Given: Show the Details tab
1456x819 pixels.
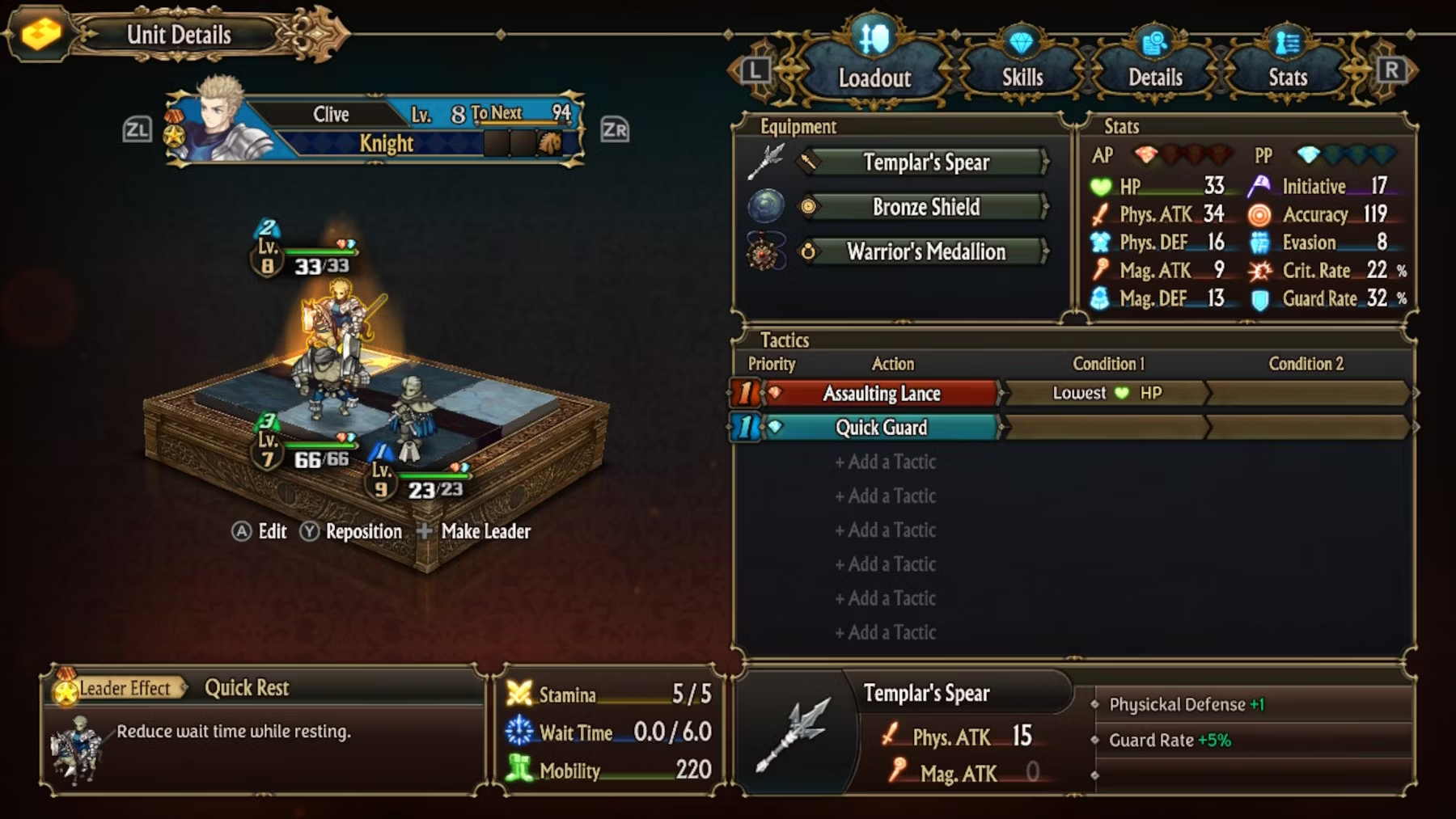Looking at the screenshot, I should click(x=1155, y=77).
